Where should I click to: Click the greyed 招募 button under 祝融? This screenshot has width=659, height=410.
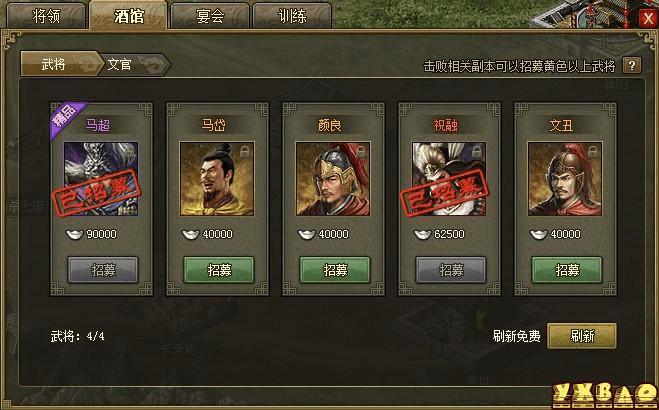[451, 270]
